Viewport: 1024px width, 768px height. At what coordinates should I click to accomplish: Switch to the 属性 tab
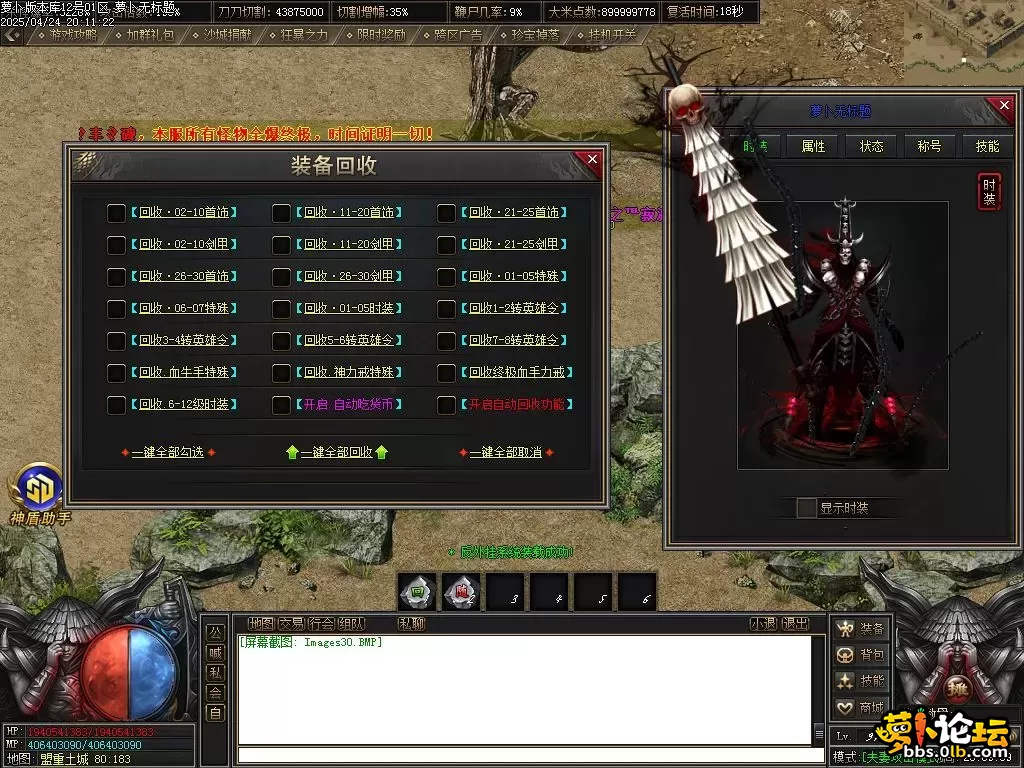(813, 146)
